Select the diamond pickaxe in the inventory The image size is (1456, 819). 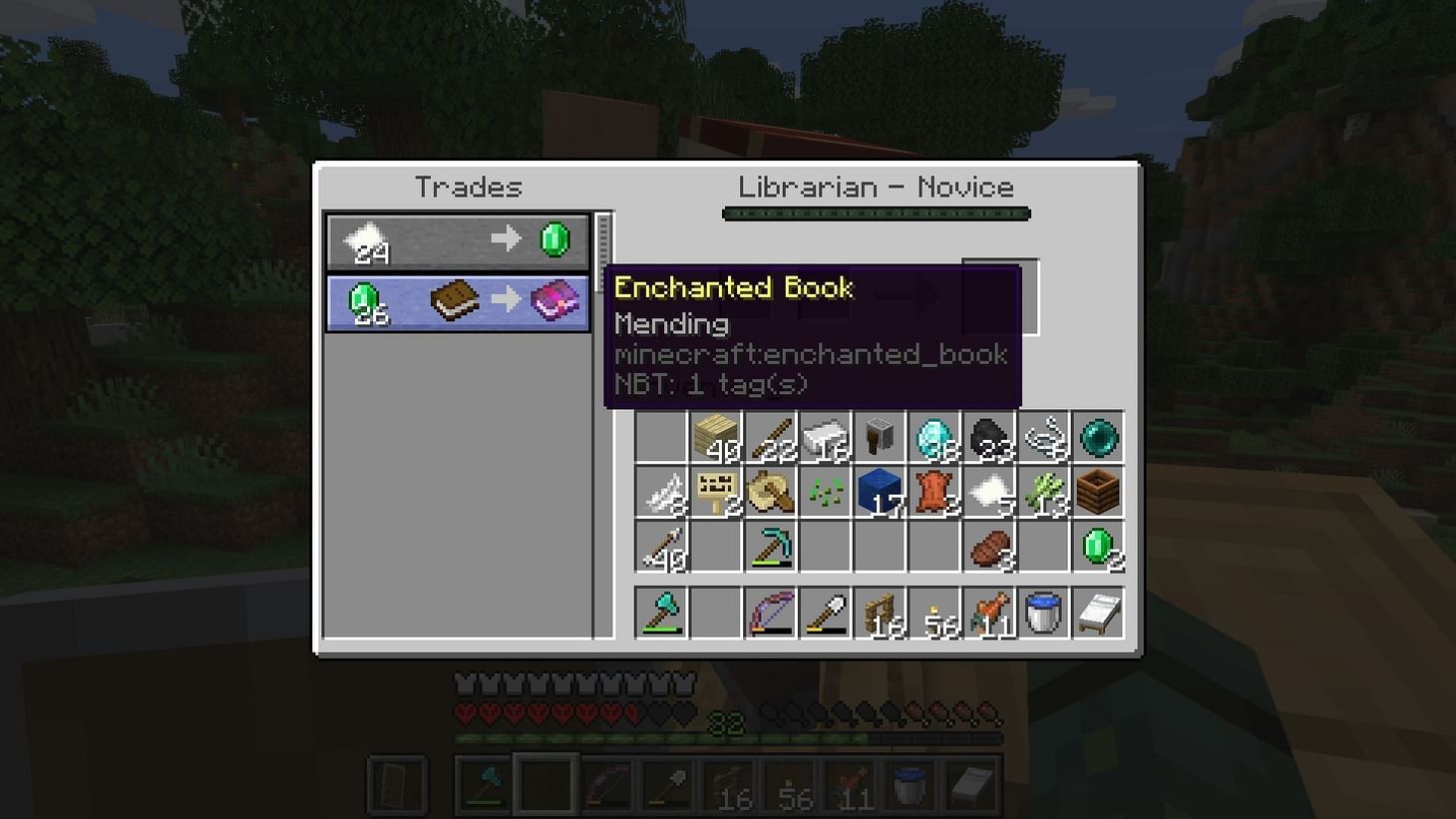771,546
